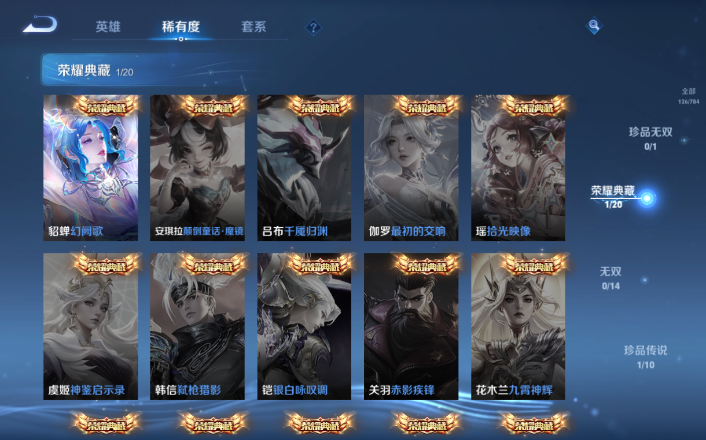Select the 稀有度 tab
Screen dimensions: 706x440
pos(181,27)
